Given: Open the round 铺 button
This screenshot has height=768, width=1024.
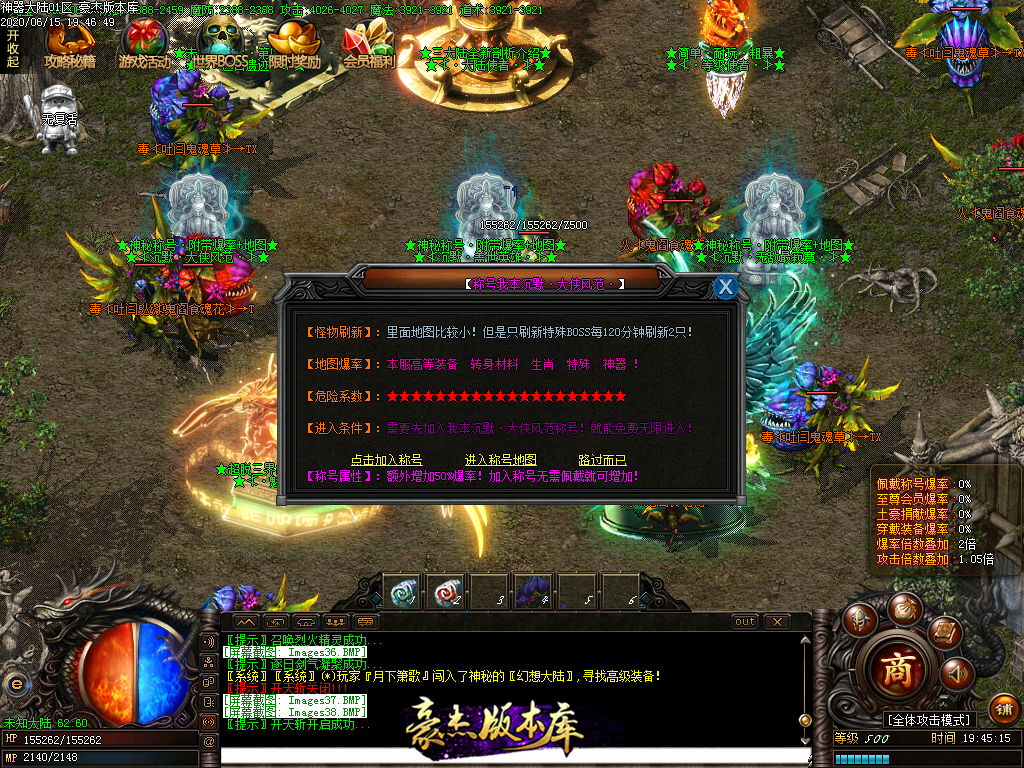Looking at the screenshot, I should [1003, 709].
